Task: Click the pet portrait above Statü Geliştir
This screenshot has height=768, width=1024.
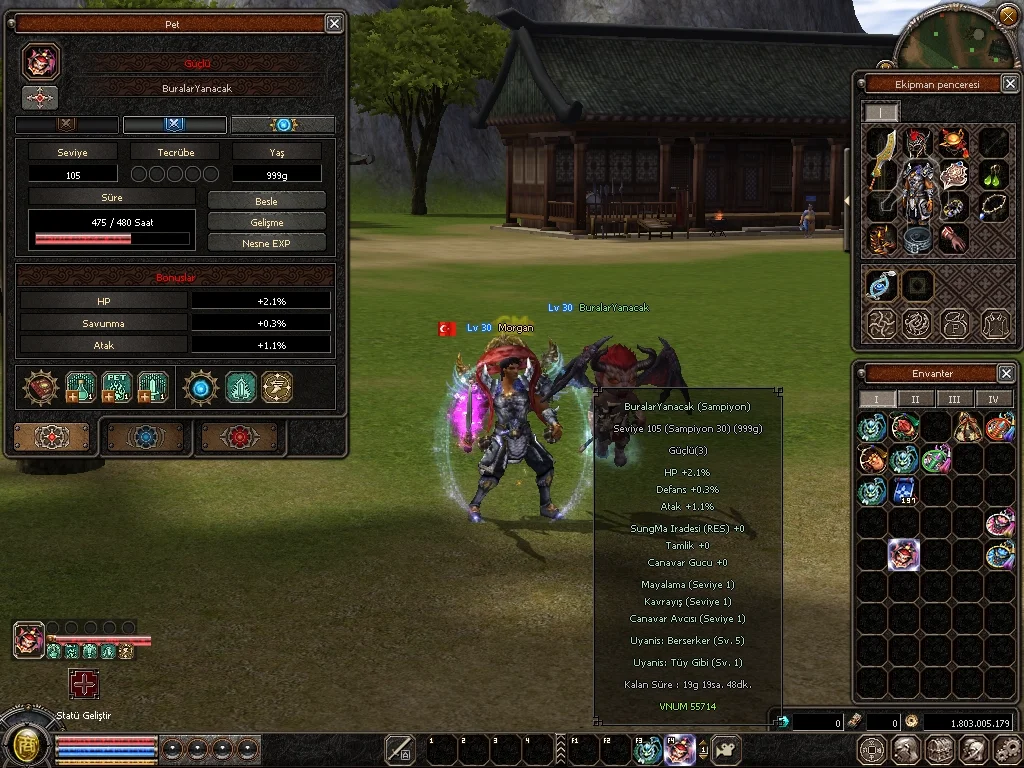Action: pyautogui.click(x=28, y=639)
